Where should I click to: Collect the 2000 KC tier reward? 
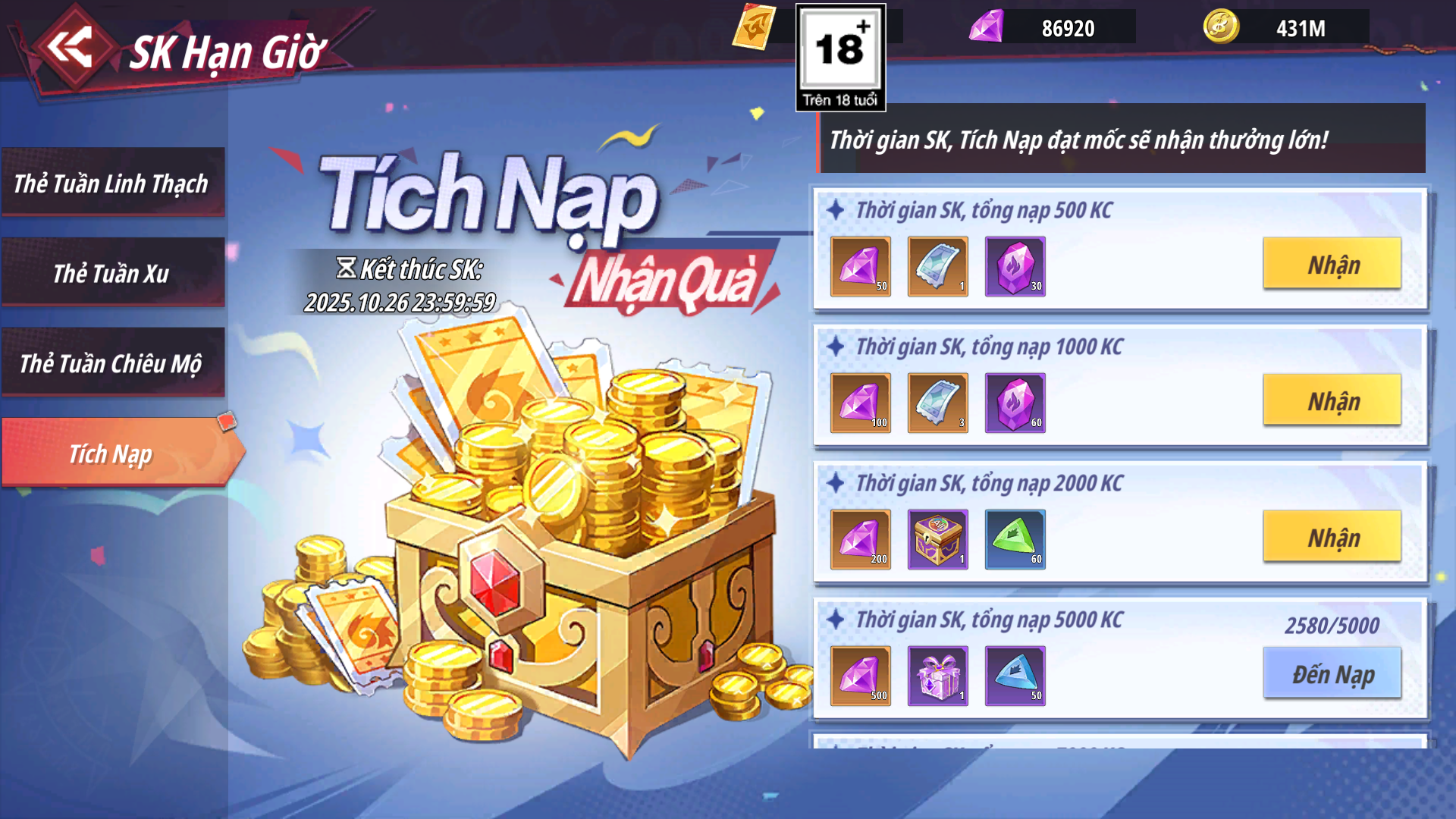pyautogui.click(x=1332, y=537)
